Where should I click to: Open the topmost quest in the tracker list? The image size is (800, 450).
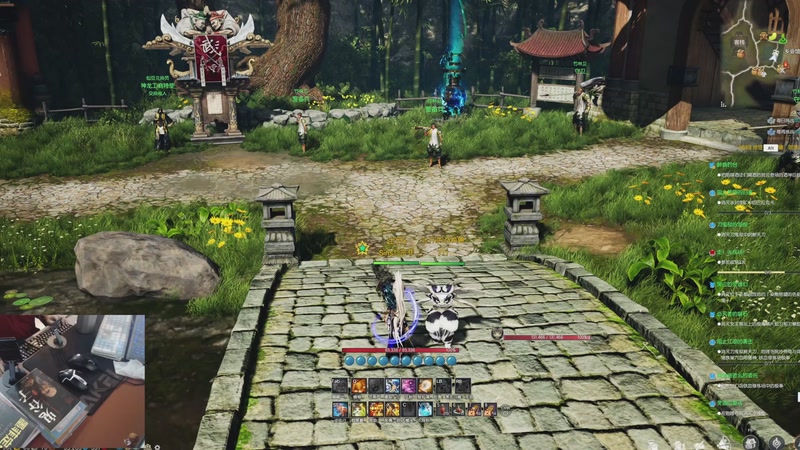pos(728,163)
